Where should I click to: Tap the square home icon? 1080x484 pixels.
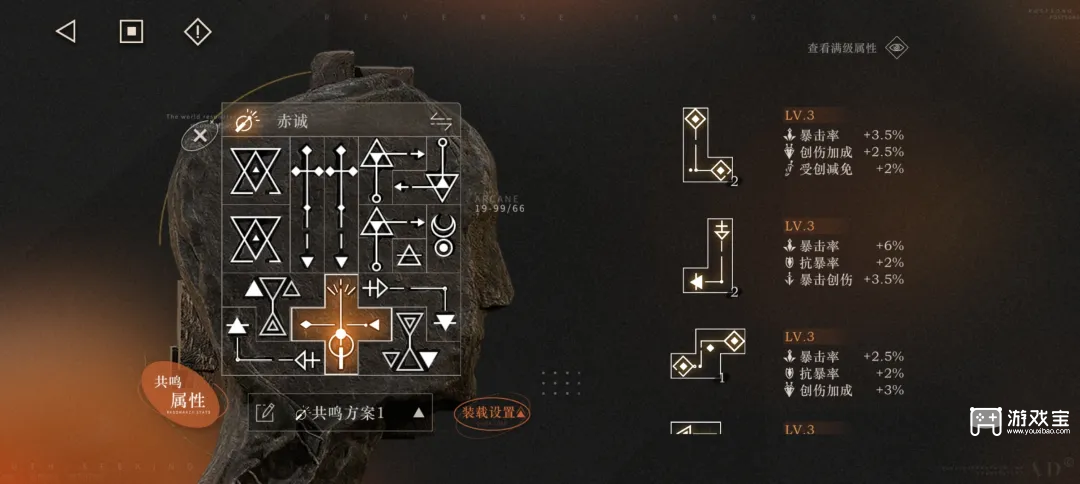click(x=131, y=32)
